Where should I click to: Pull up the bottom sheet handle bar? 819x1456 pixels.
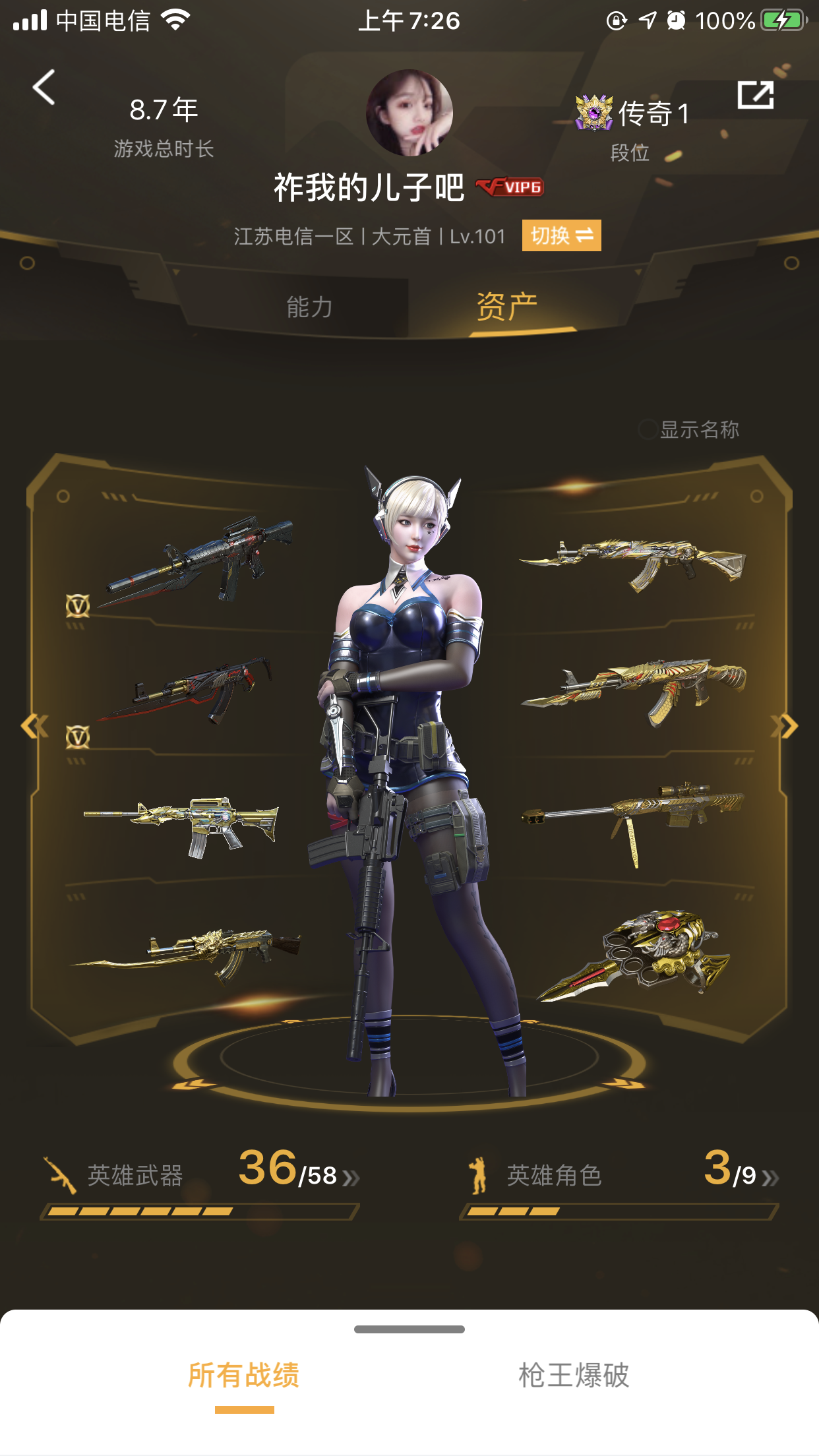coord(409,1329)
